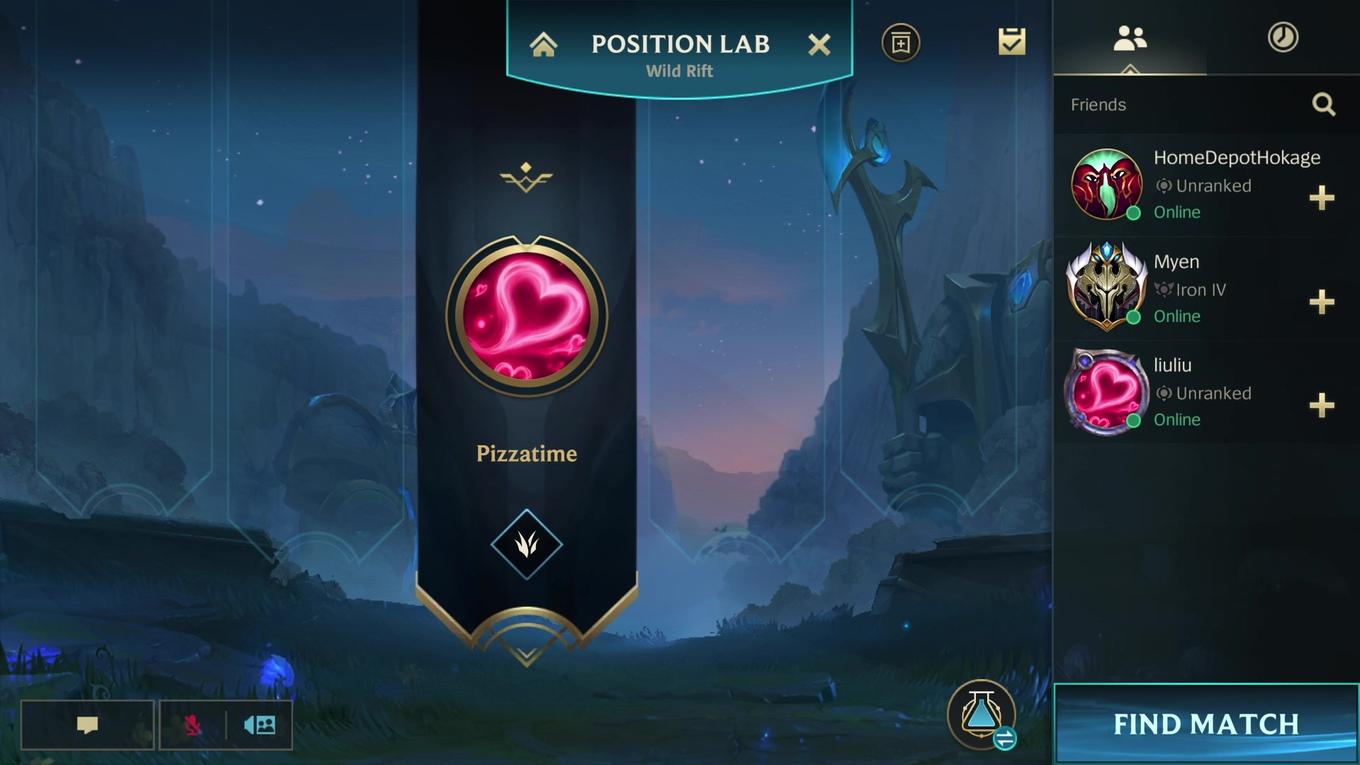Screen dimensions: 1360x765
Task: Toggle voice chat audio output
Action: pos(259,724)
